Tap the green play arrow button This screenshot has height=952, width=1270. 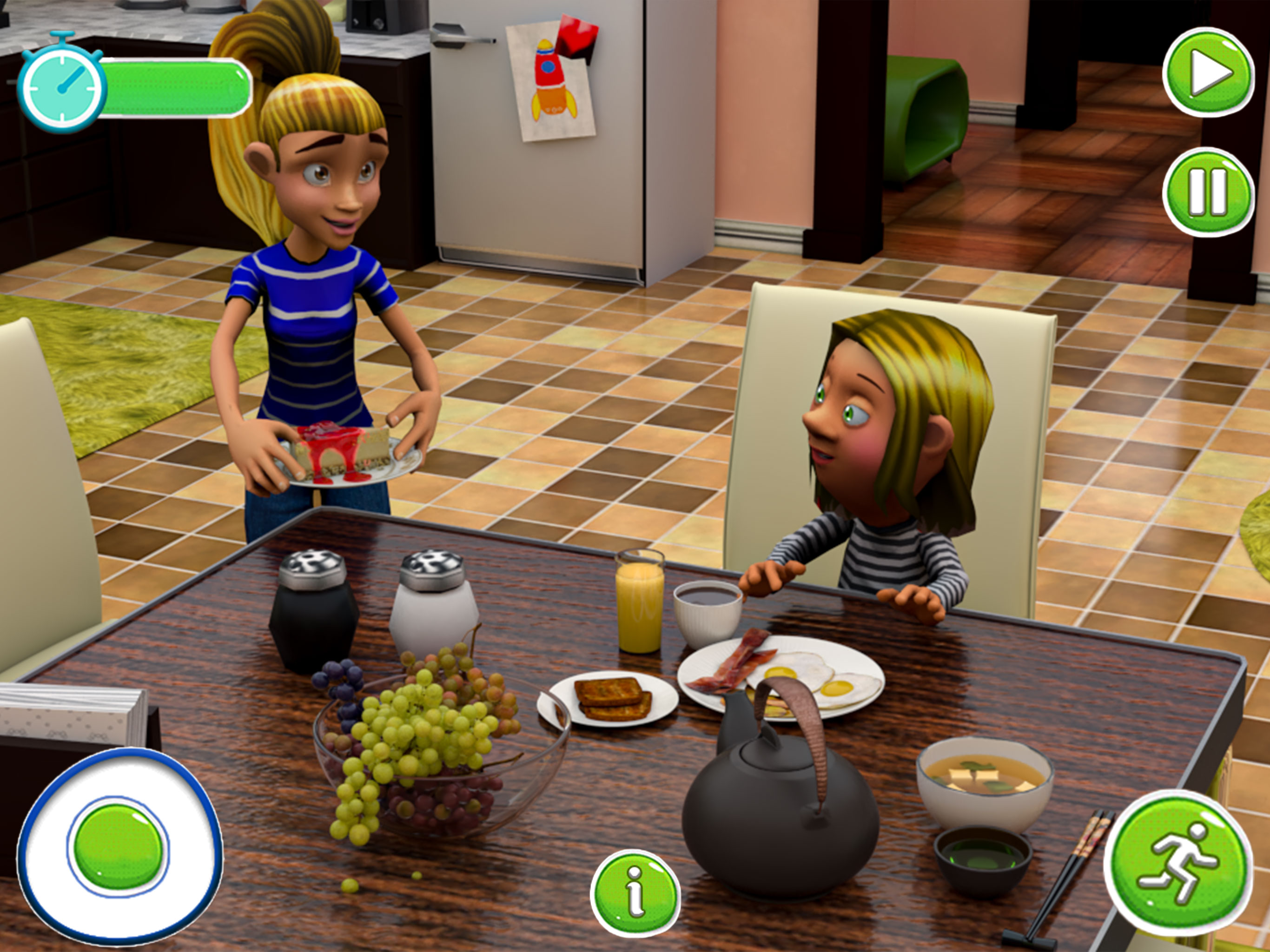(1208, 73)
